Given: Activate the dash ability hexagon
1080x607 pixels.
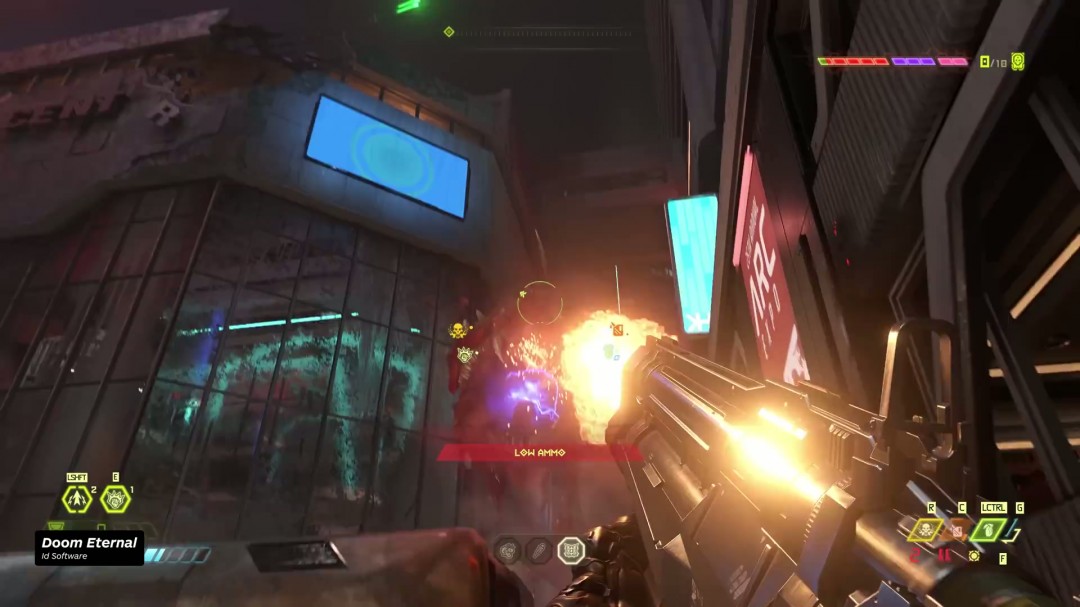Looking at the screenshot, I should [77, 499].
